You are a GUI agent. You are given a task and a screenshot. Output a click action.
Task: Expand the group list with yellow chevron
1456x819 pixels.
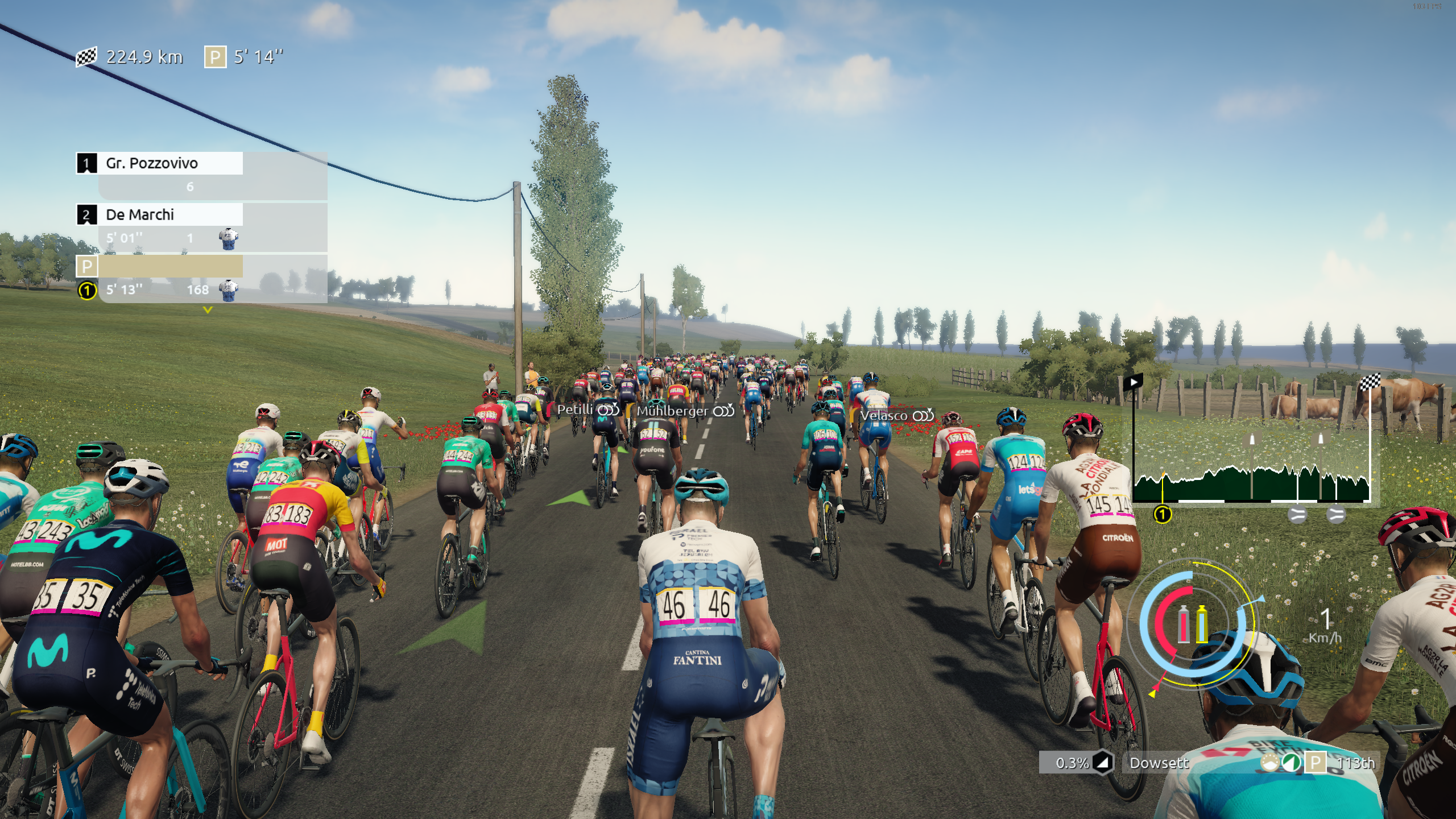coord(208,311)
